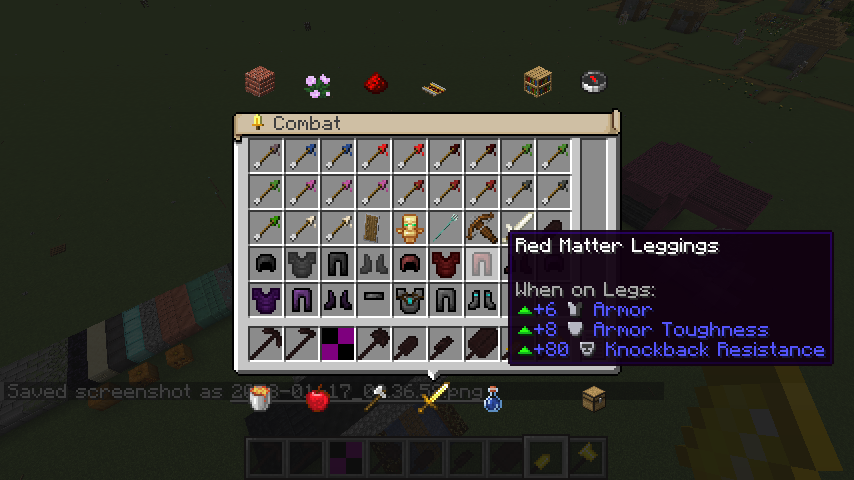Open the redstone dust tab
854x480 pixels.
pos(376,82)
